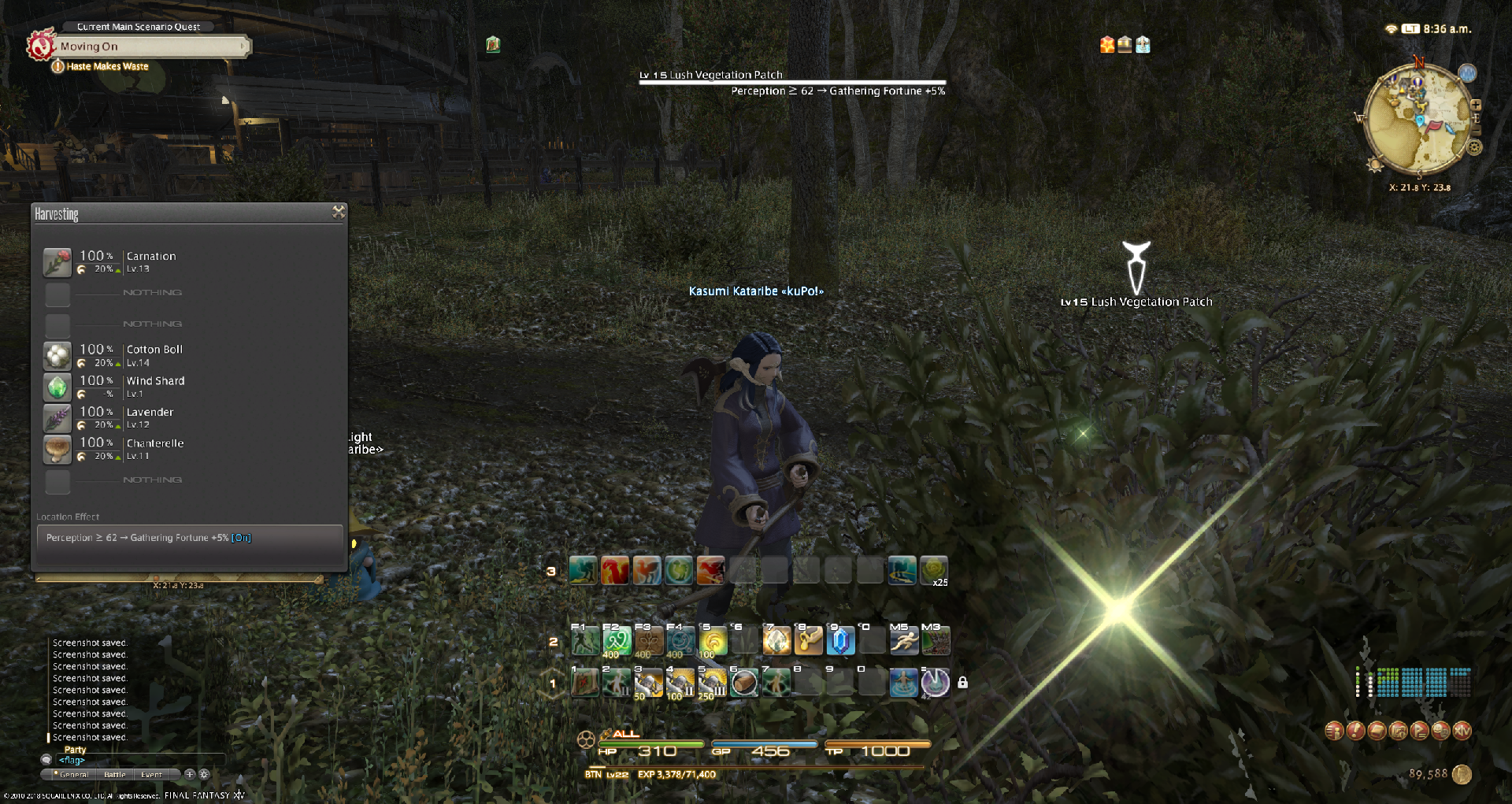The height and width of the screenshot is (804, 1512).
Task: Zoom in on the minimap
Action: click(x=1476, y=105)
